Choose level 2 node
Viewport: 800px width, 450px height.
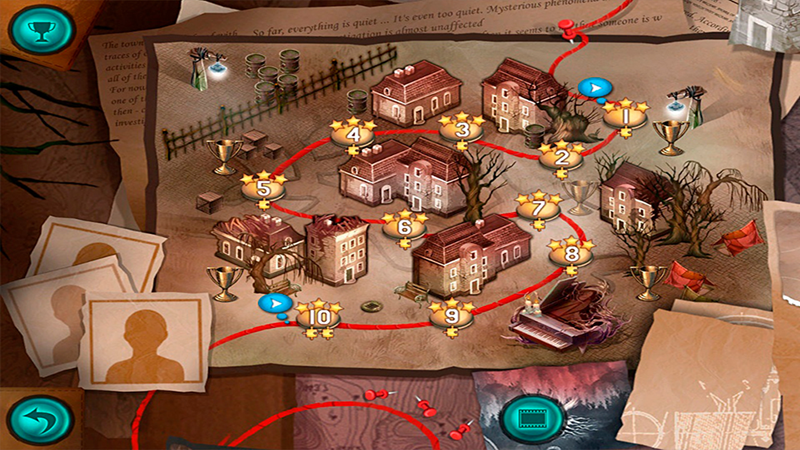561,157
